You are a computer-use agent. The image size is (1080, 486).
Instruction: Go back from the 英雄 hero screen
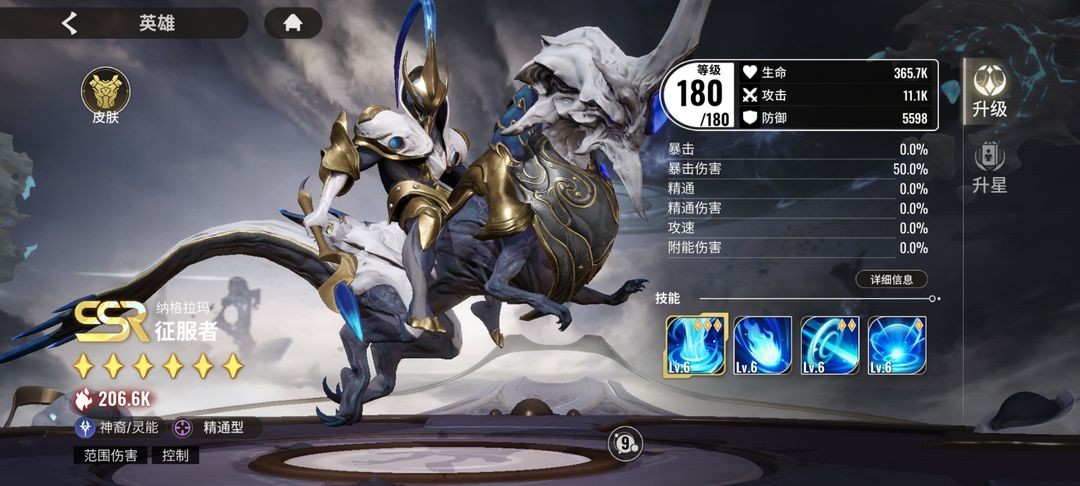click(69, 23)
